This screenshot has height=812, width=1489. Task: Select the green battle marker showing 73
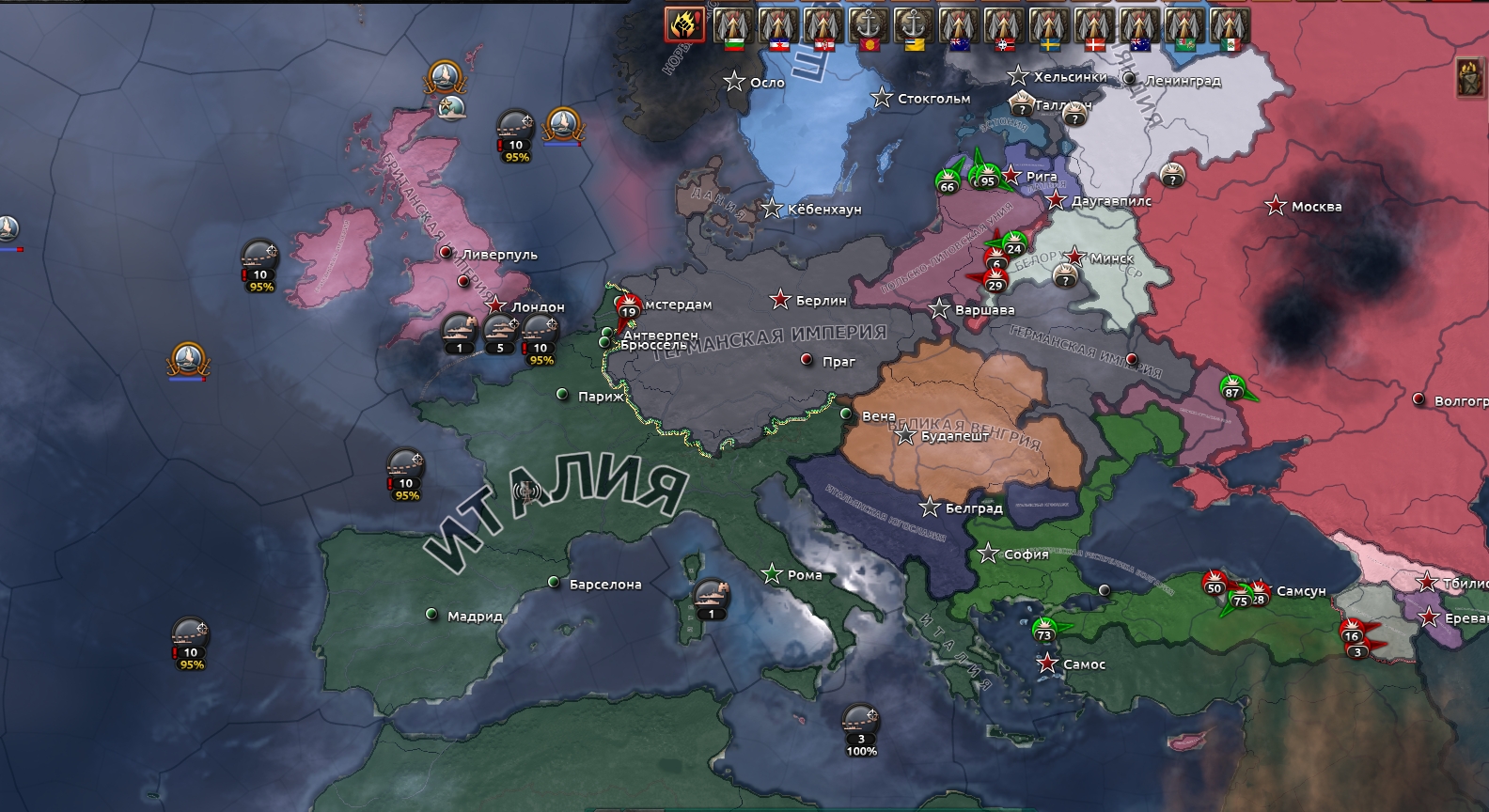1044,629
